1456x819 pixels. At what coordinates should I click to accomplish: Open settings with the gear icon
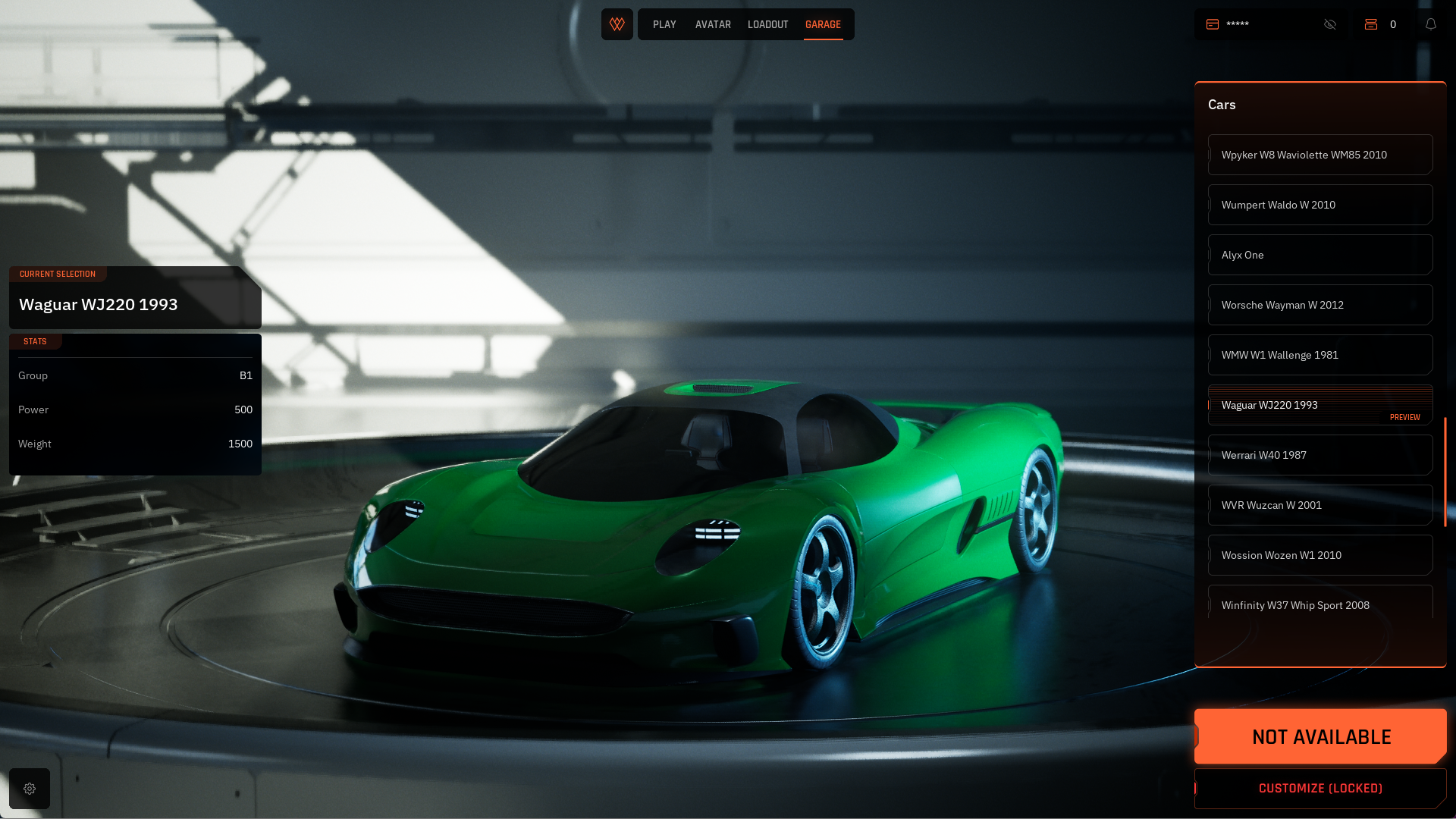(x=30, y=789)
